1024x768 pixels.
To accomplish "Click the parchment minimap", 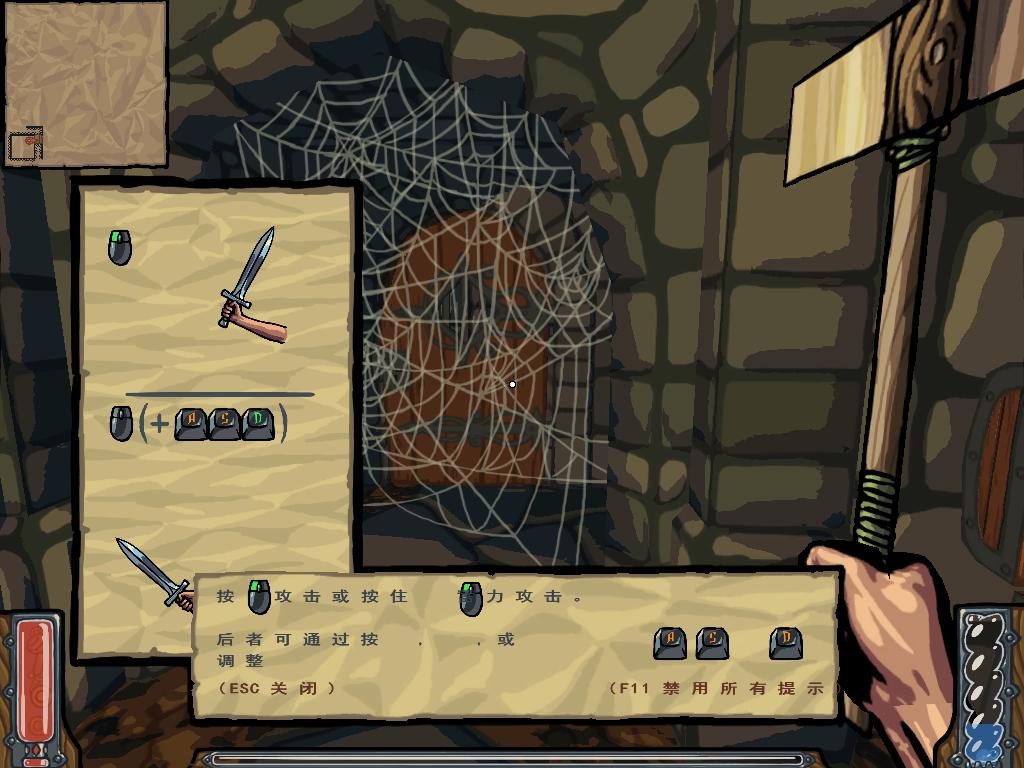I will [x=85, y=84].
